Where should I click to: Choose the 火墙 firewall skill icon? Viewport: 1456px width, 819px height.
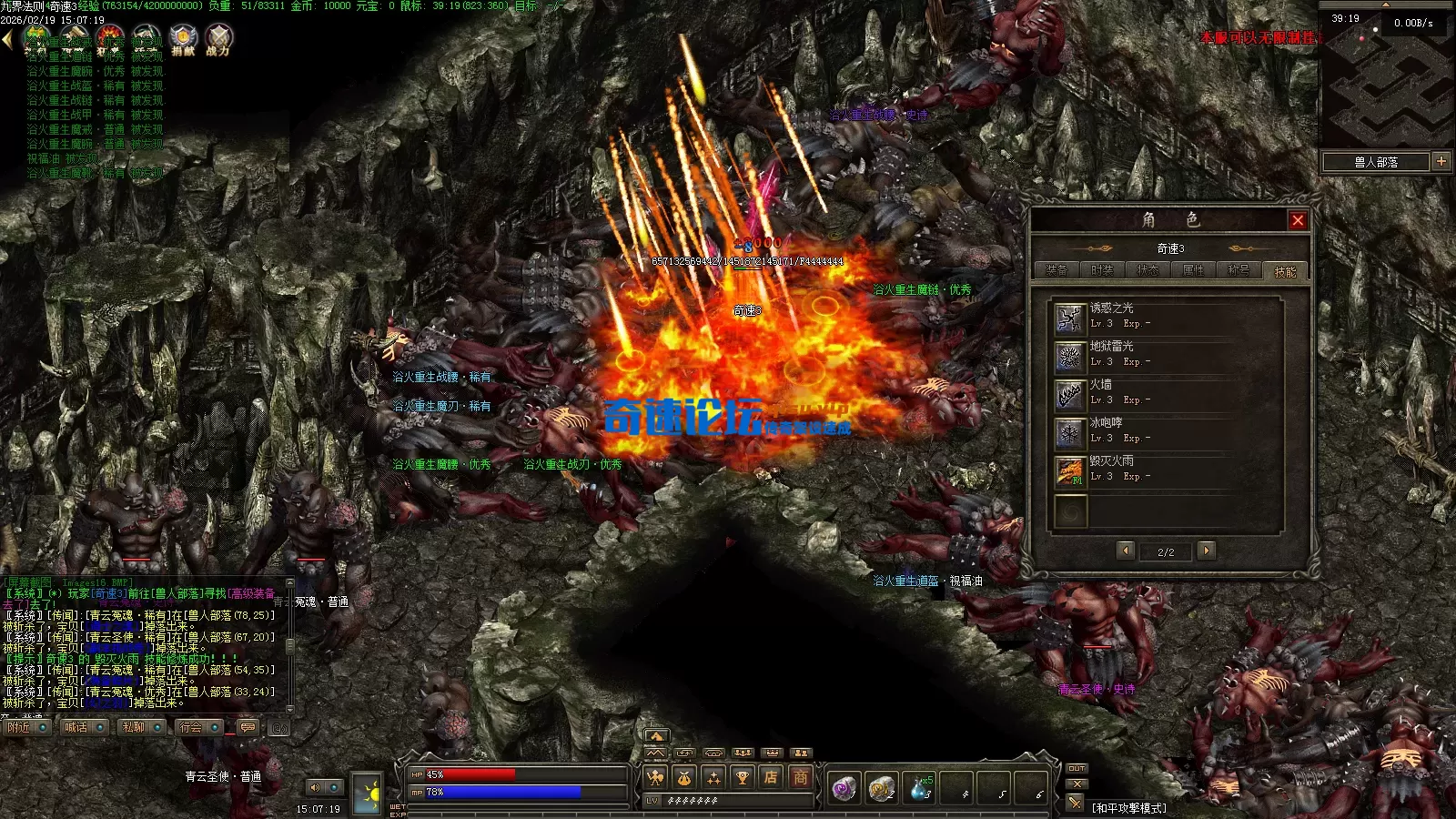tap(1070, 394)
